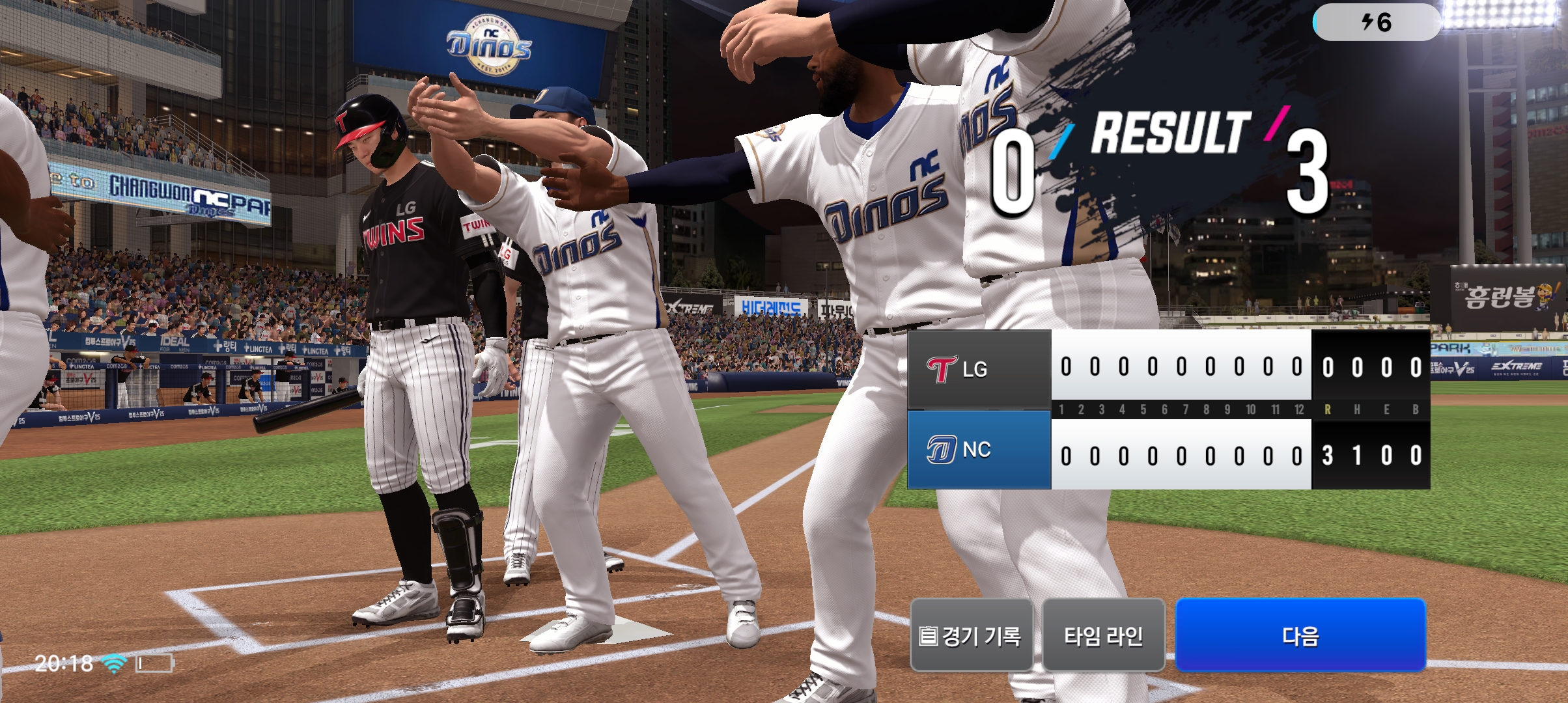Continue with the blue 다음 button
This screenshot has width=1568, height=703.
coord(1300,635)
